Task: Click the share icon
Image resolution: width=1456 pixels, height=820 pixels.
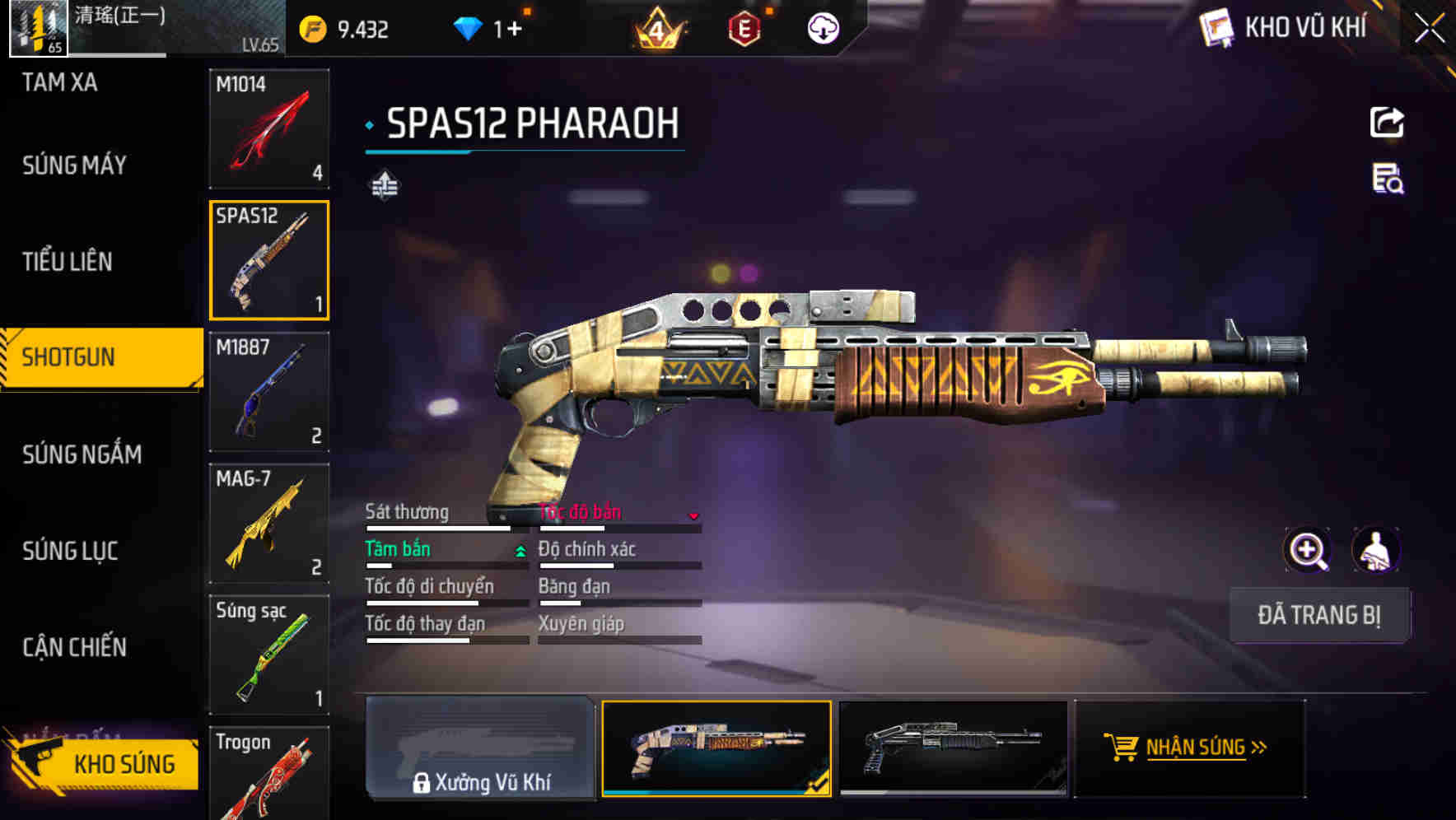Action: coord(1387,123)
